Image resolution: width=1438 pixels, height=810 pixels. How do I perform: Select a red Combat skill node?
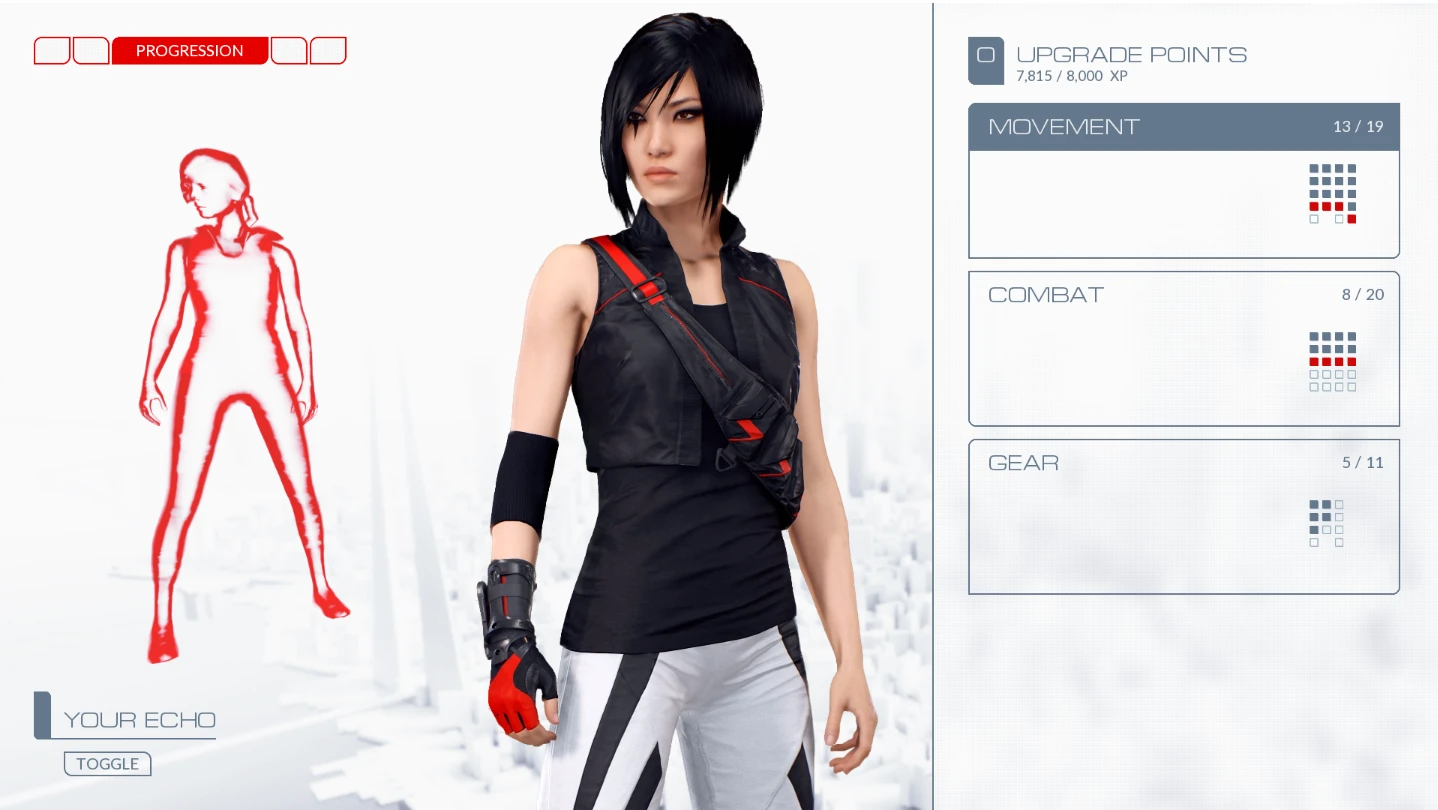[x=1314, y=361]
